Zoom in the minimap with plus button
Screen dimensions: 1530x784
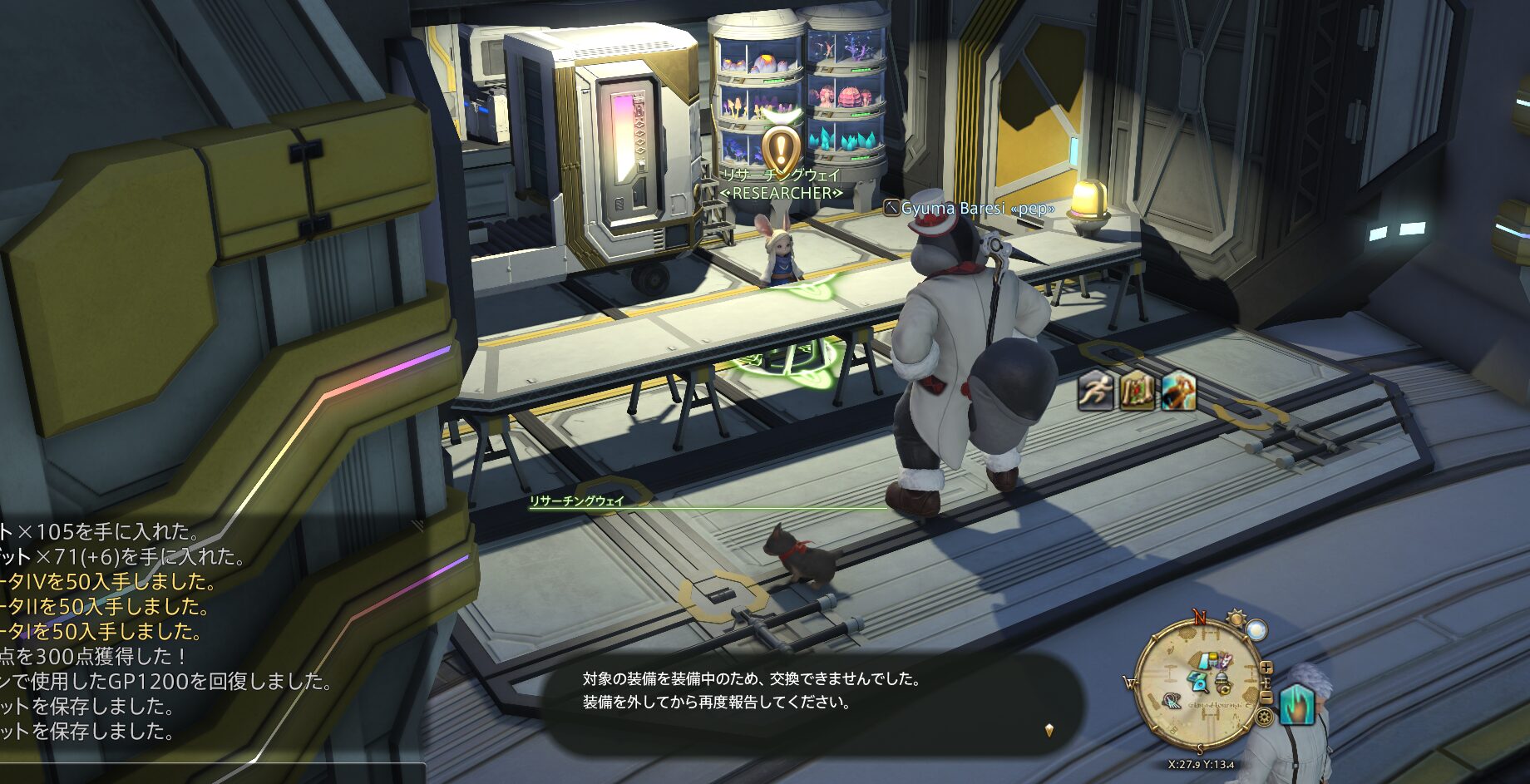1266,667
